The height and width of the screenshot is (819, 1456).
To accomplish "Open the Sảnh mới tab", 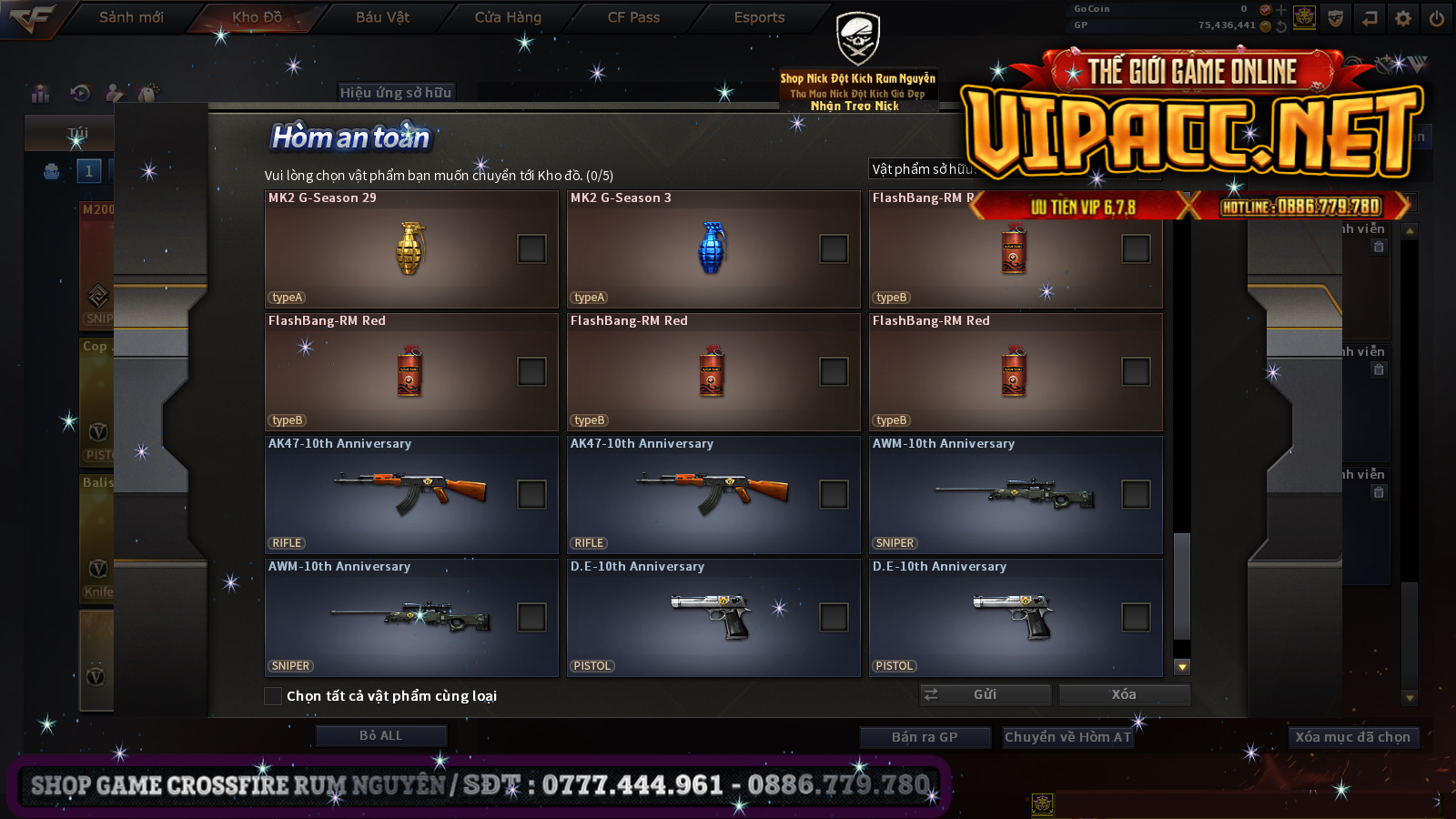I will point(131,17).
